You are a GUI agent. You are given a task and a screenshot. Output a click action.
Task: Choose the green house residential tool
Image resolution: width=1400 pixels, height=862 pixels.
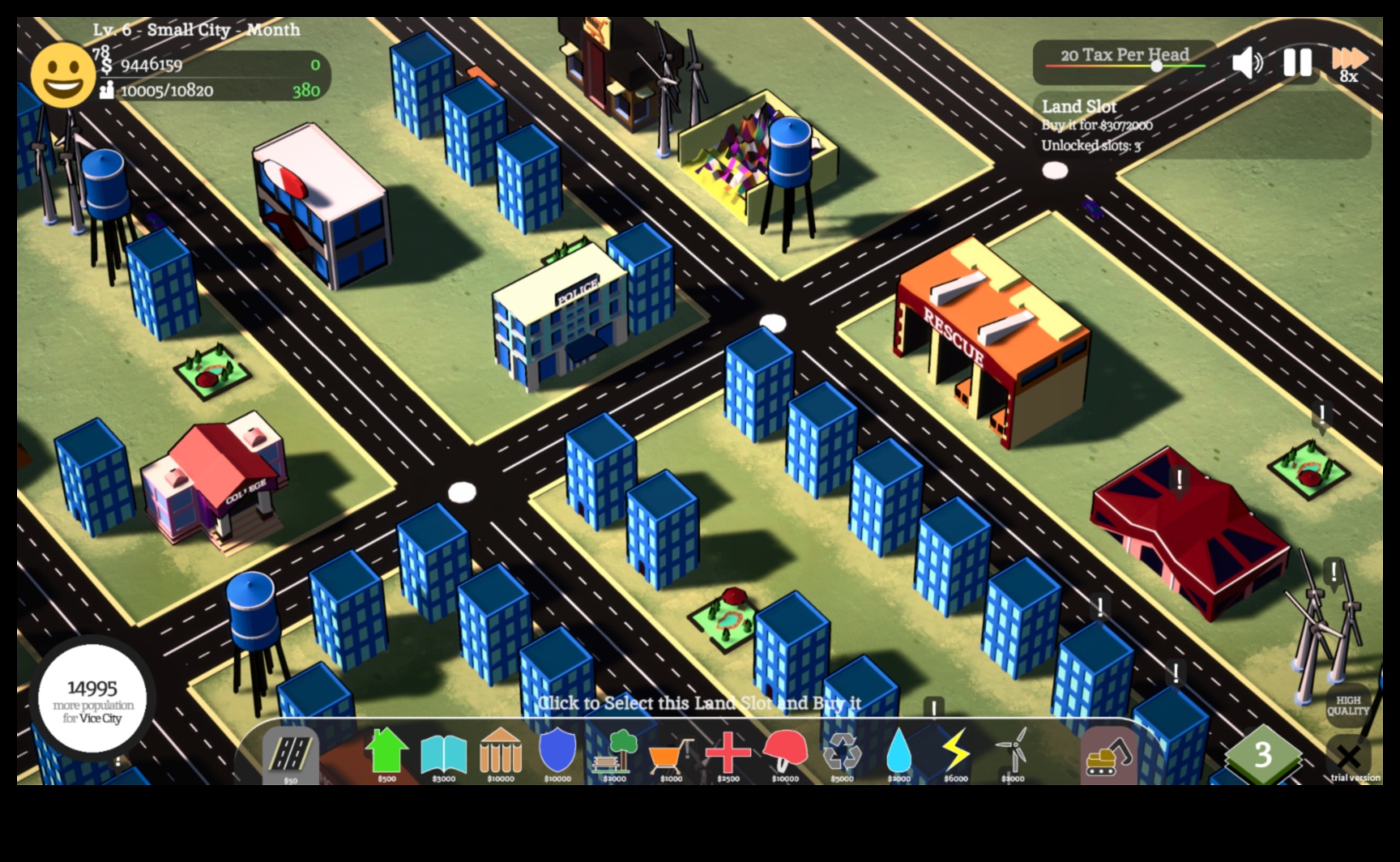coord(386,751)
